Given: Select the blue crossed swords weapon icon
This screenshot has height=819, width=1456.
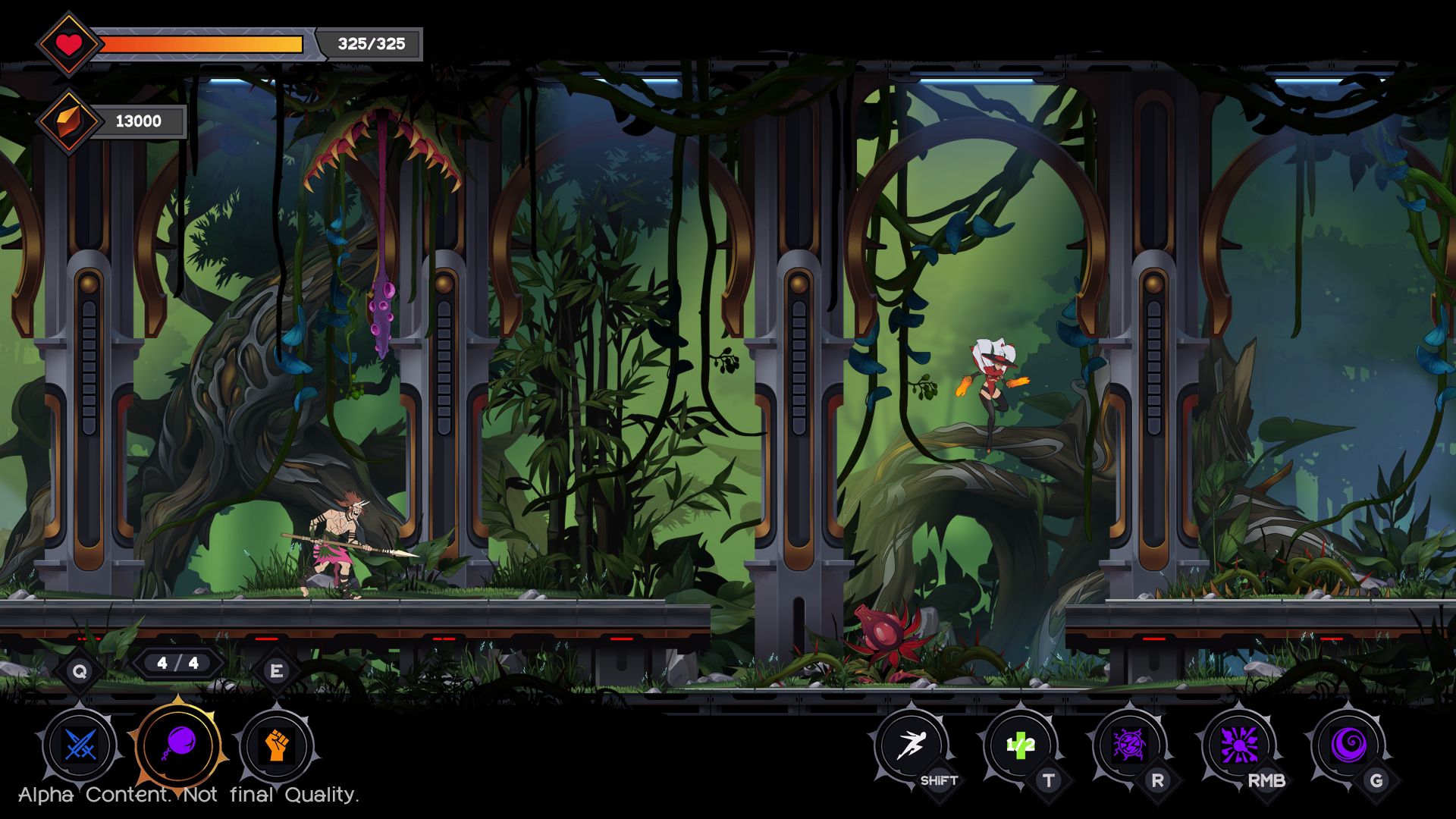Looking at the screenshot, I should (x=80, y=745).
